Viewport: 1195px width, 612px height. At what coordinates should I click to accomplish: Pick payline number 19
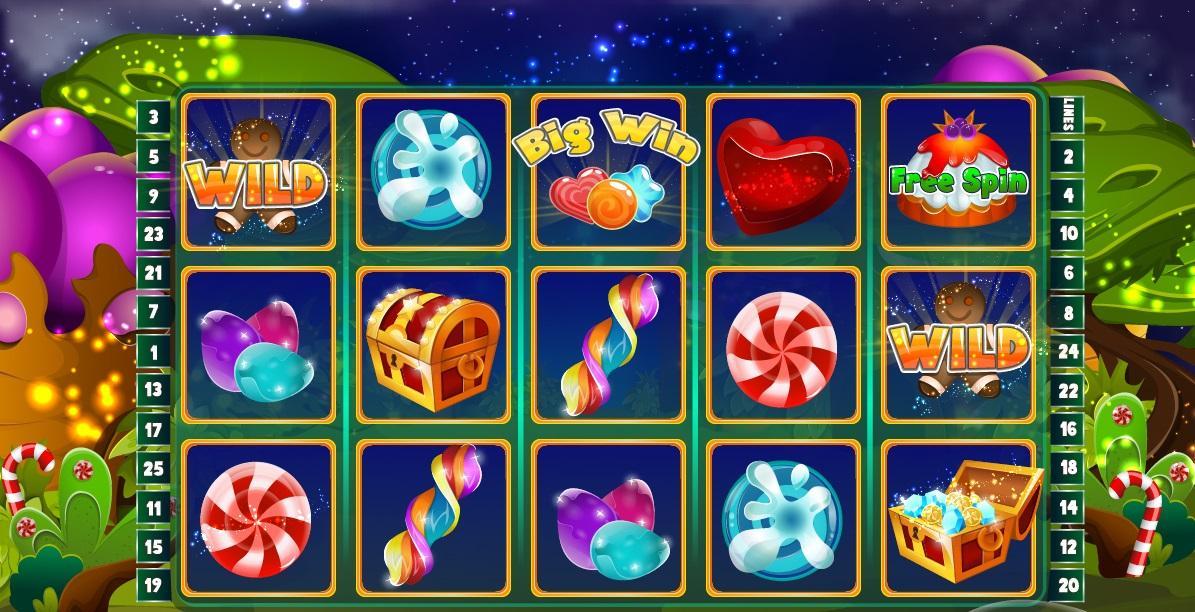click(153, 586)
